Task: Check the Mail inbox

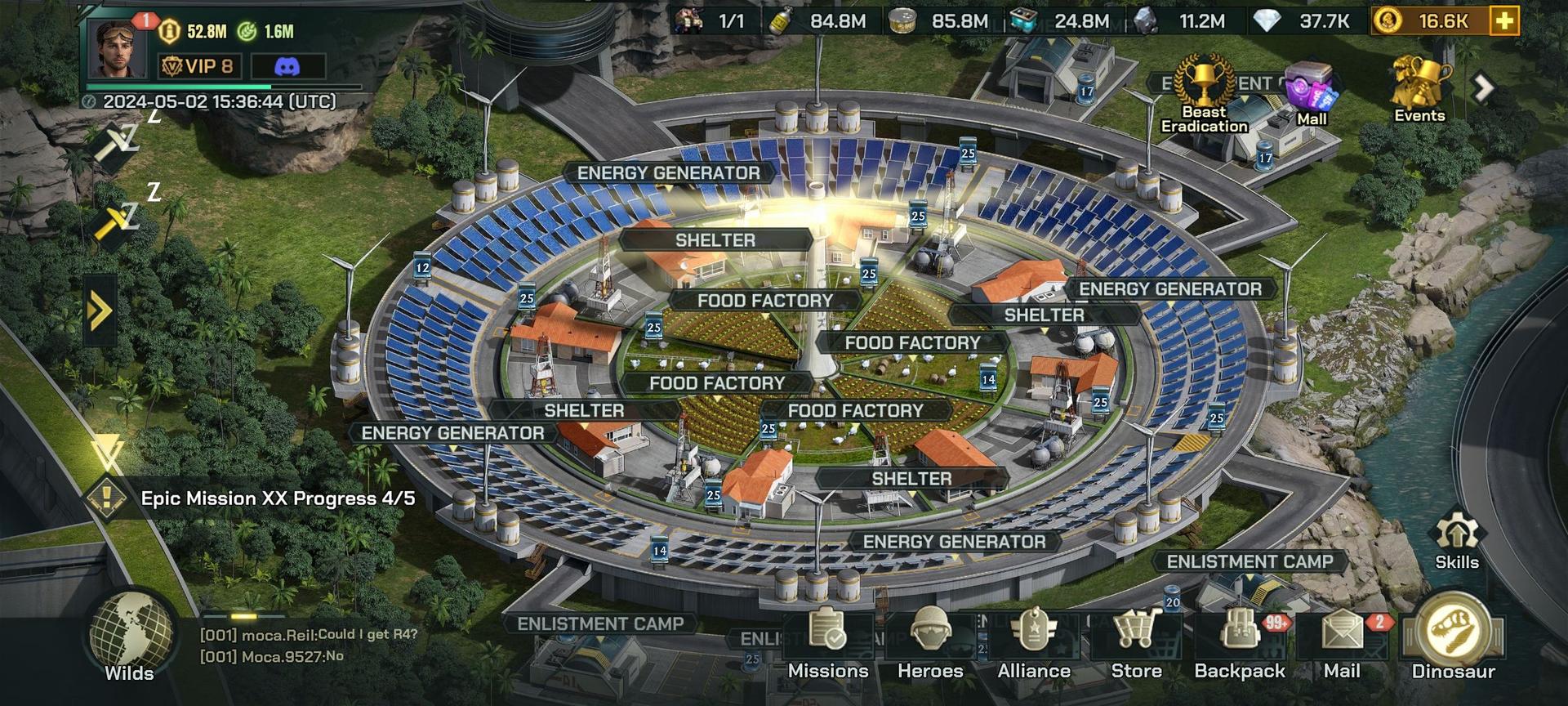Action: [x=1342, y=642]
